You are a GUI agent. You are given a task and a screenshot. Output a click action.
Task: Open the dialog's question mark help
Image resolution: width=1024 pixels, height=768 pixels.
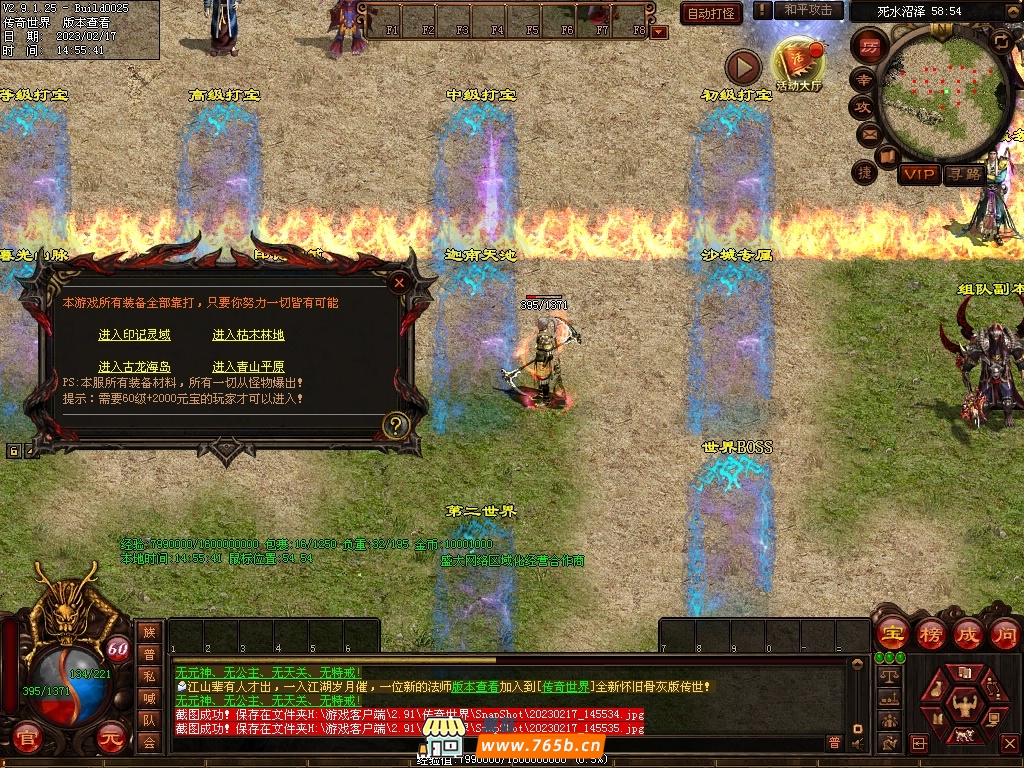pos(395,425)
